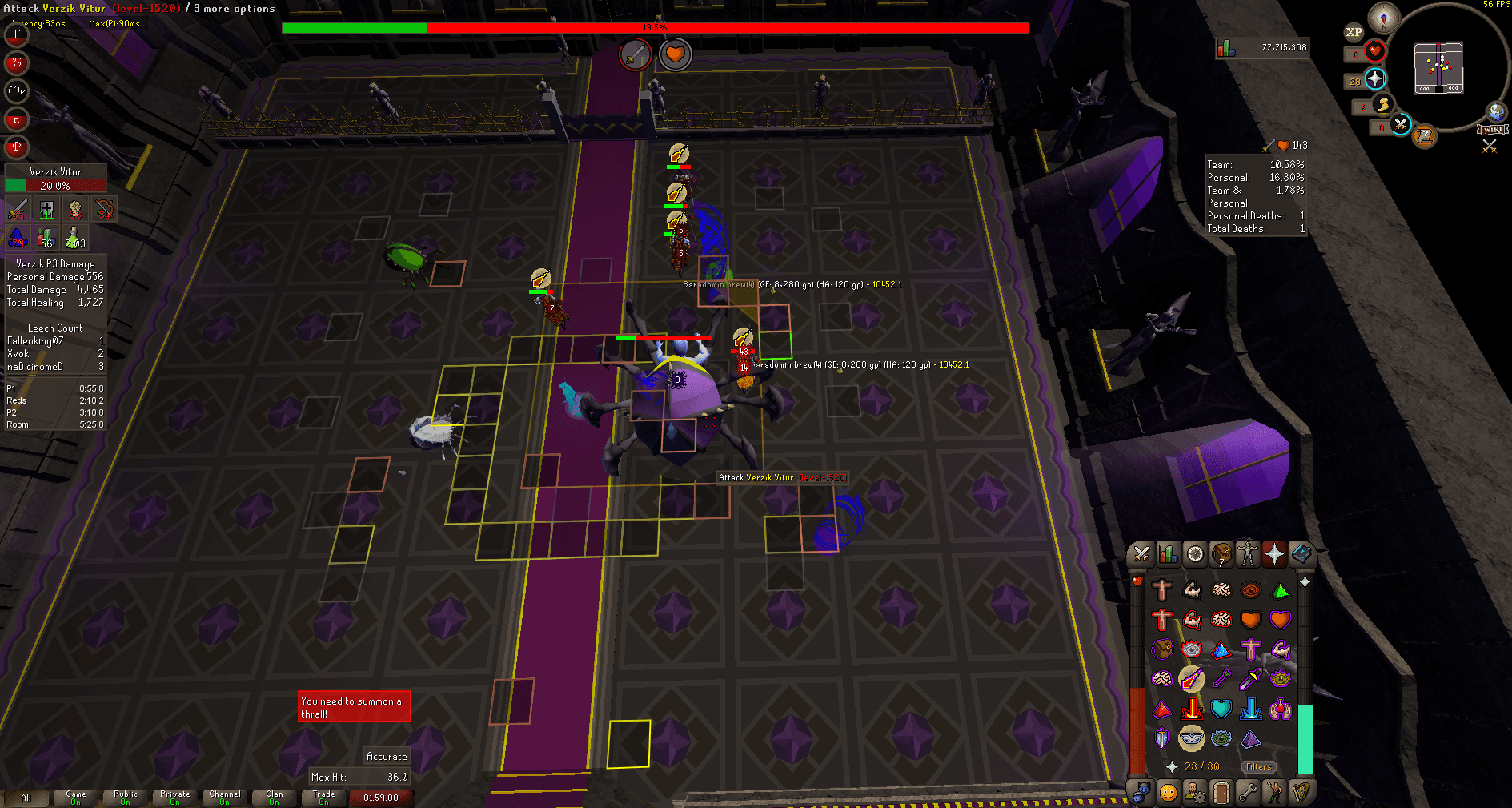Activate the Redemption prayer icon

(1221, 709)
